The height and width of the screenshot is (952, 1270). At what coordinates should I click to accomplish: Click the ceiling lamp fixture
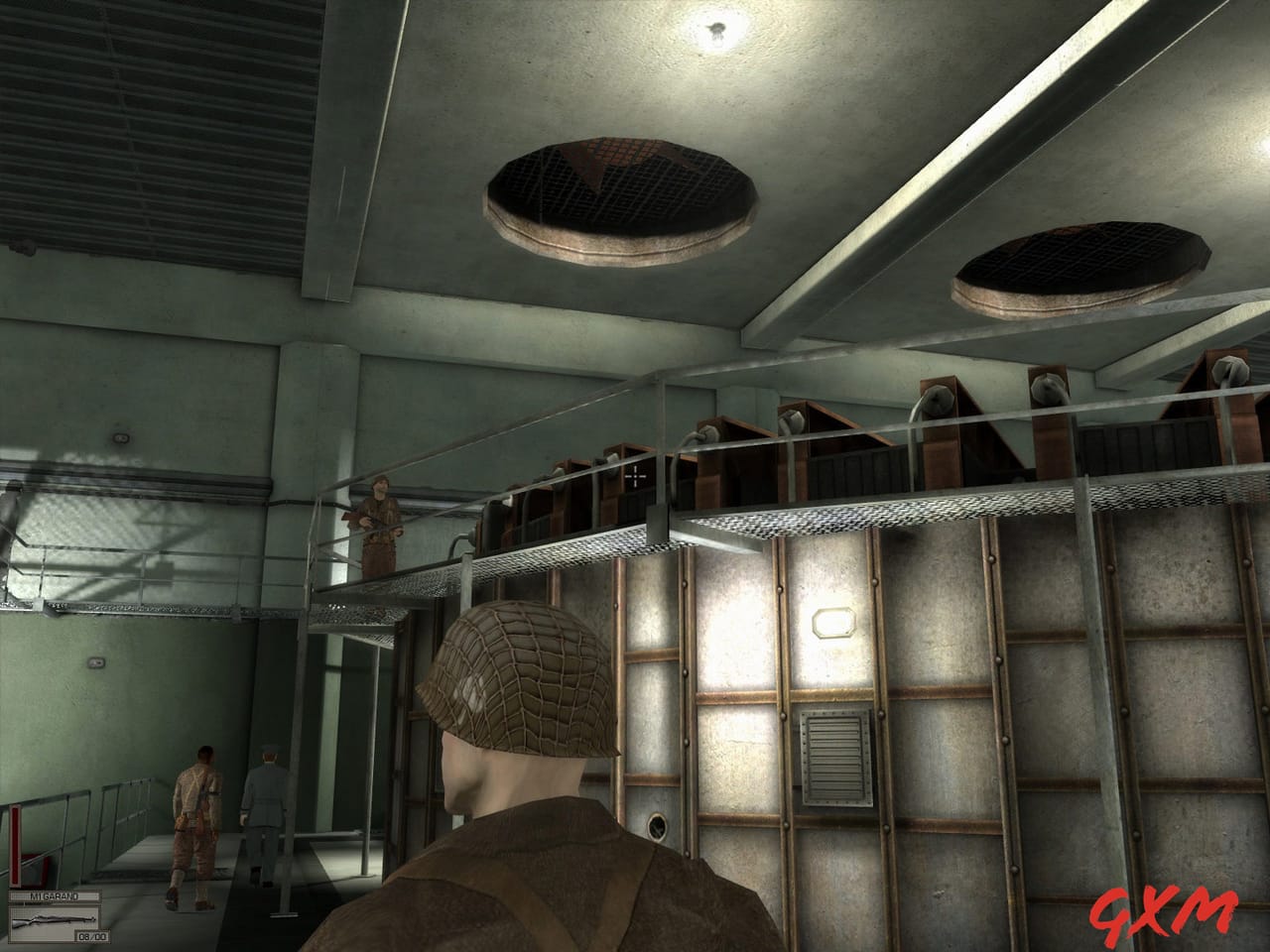(x=716, y=30)
